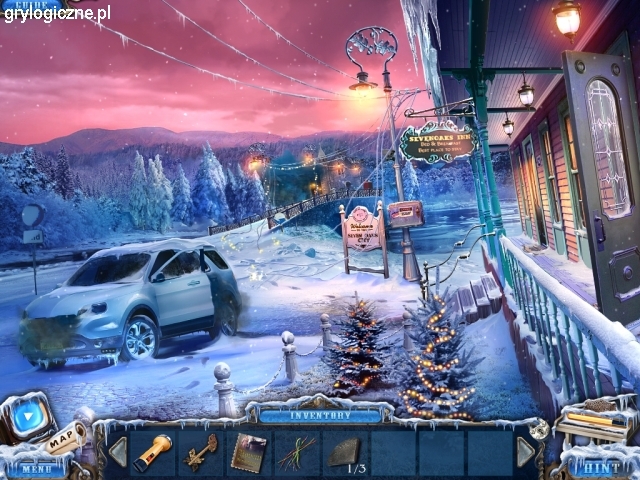Choose the green sticks inventory item
The image size is (640, 480).
(296, 451)
